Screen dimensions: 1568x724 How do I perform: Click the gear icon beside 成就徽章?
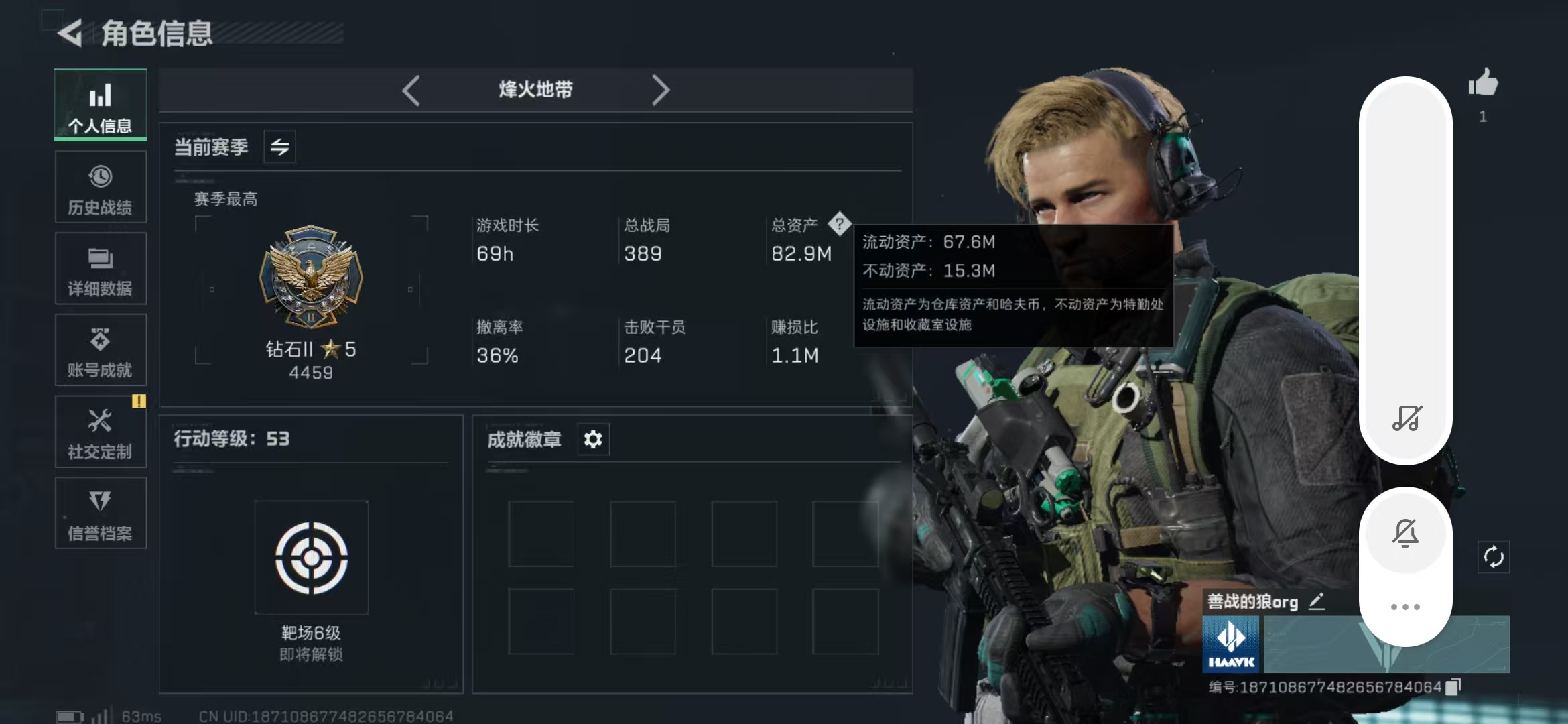592,439
